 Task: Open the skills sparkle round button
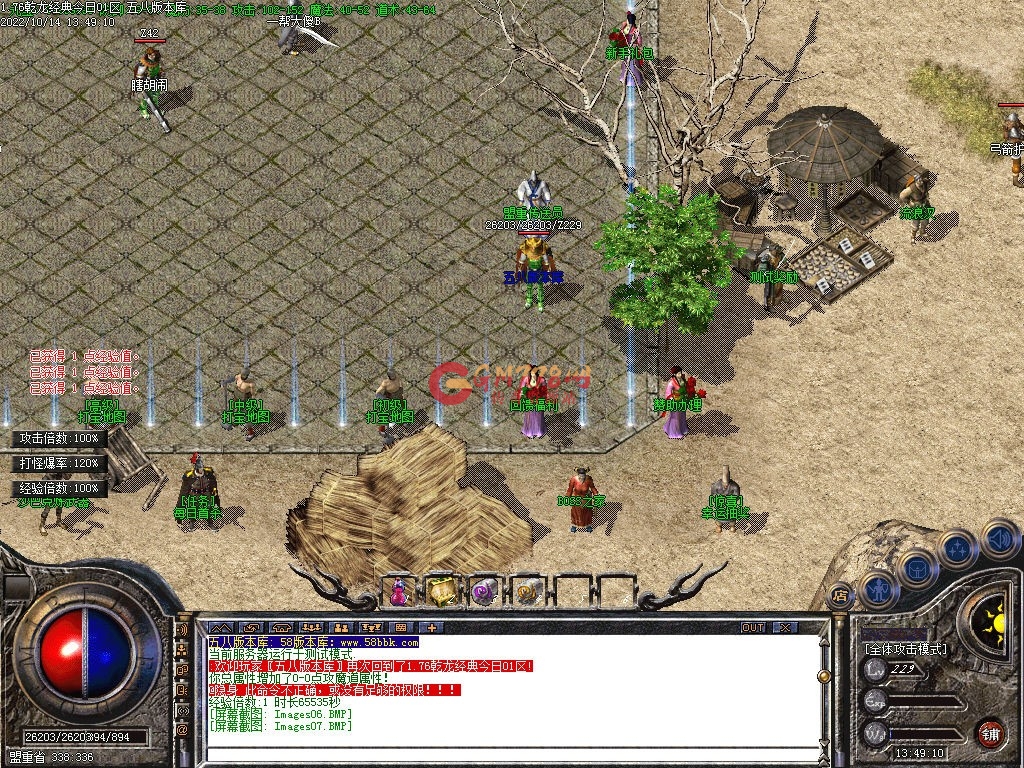(x=958, y=549)
